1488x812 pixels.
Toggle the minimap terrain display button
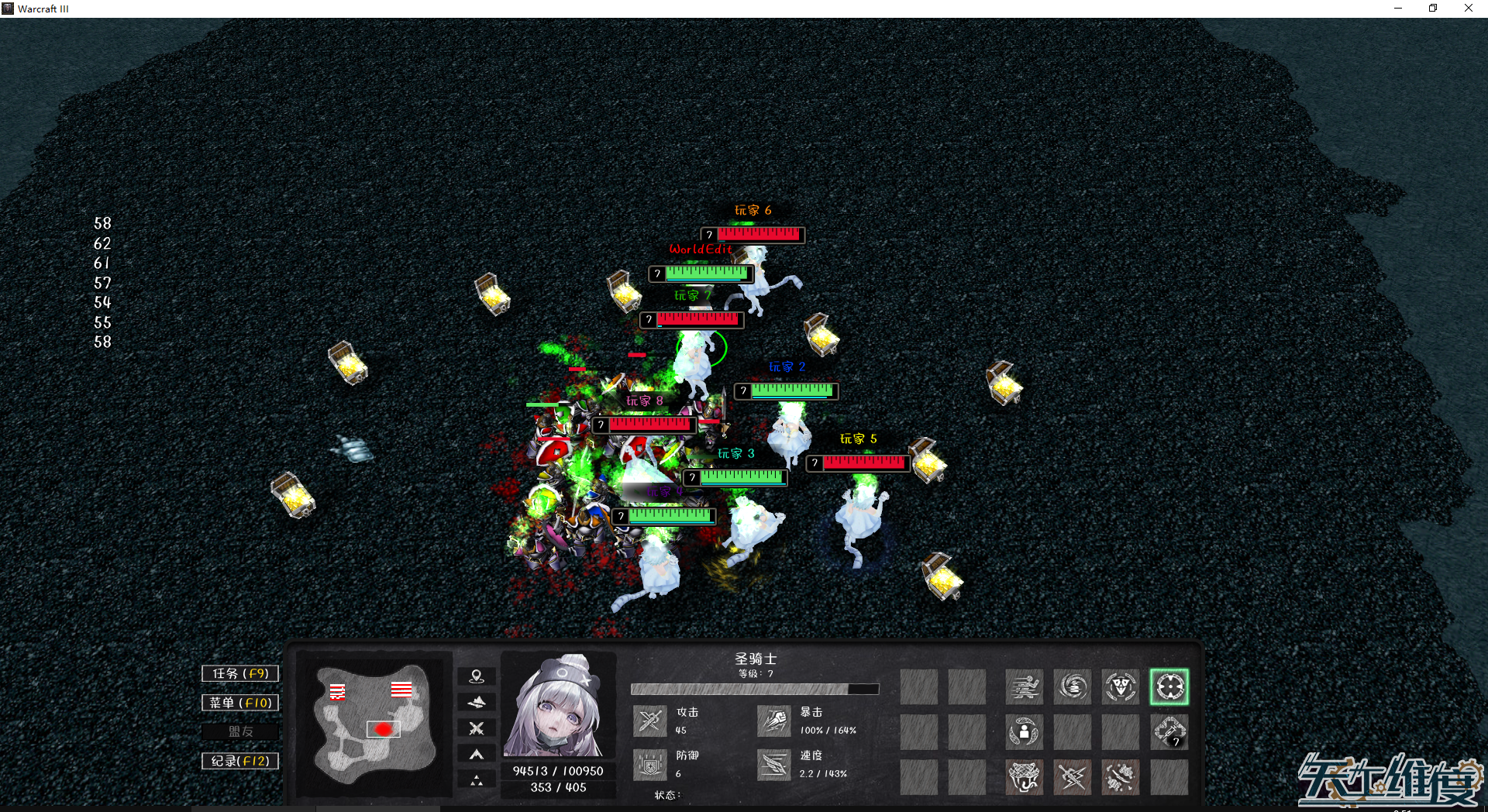[477, 702]
